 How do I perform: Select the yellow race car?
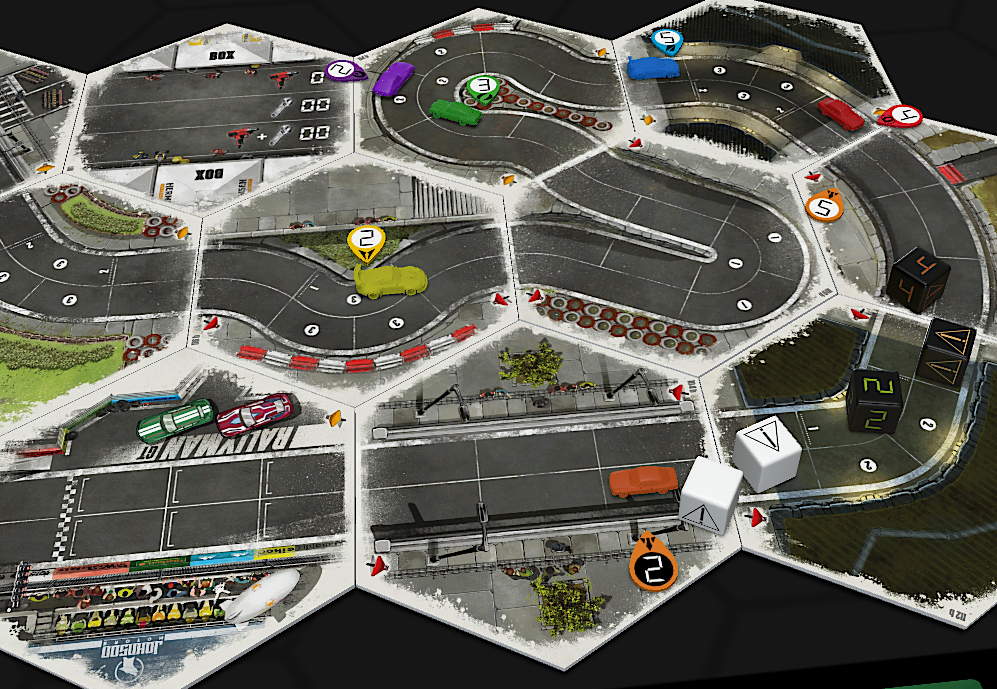391,283
